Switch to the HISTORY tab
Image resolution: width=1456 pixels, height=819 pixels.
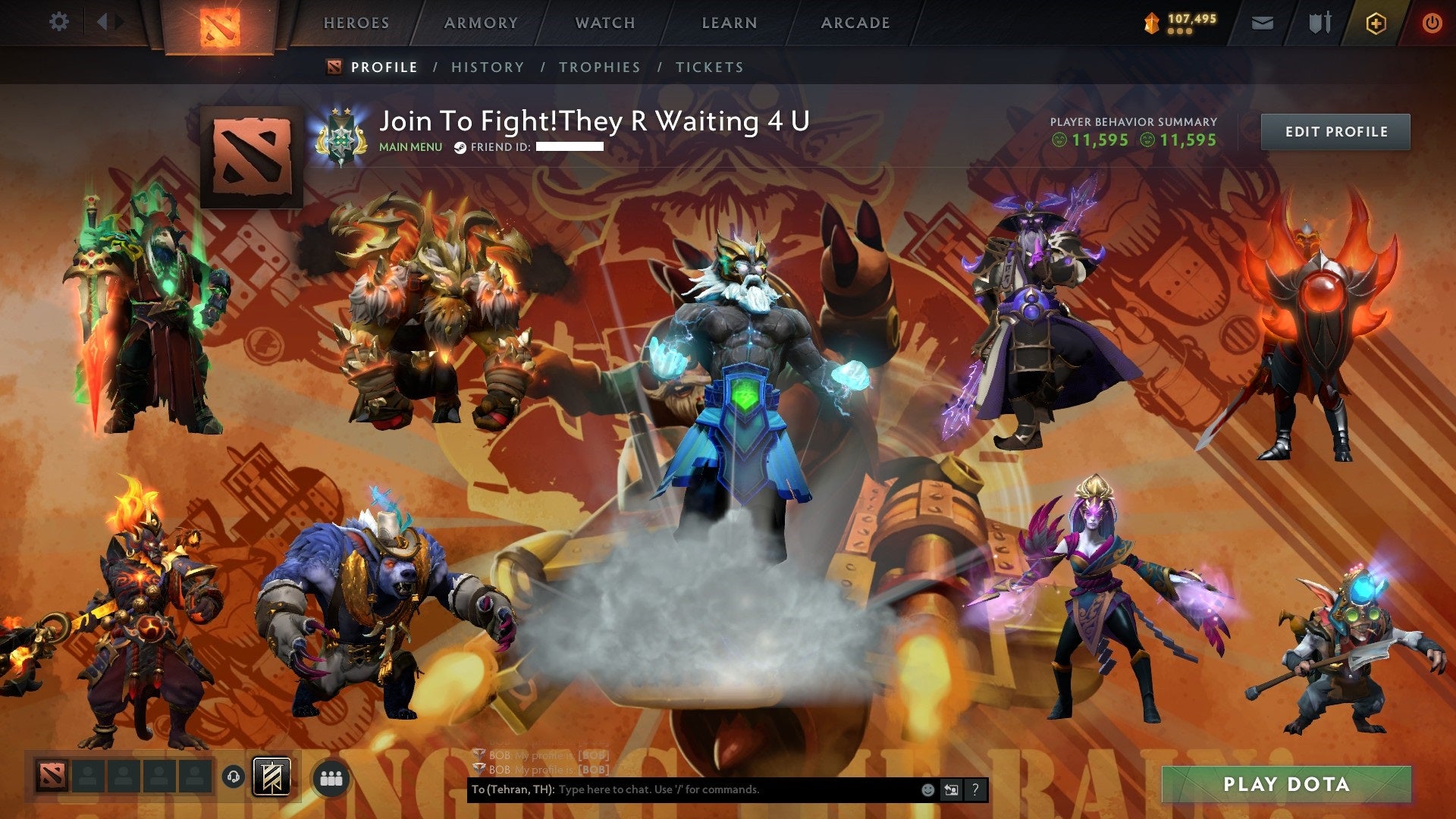487,67
